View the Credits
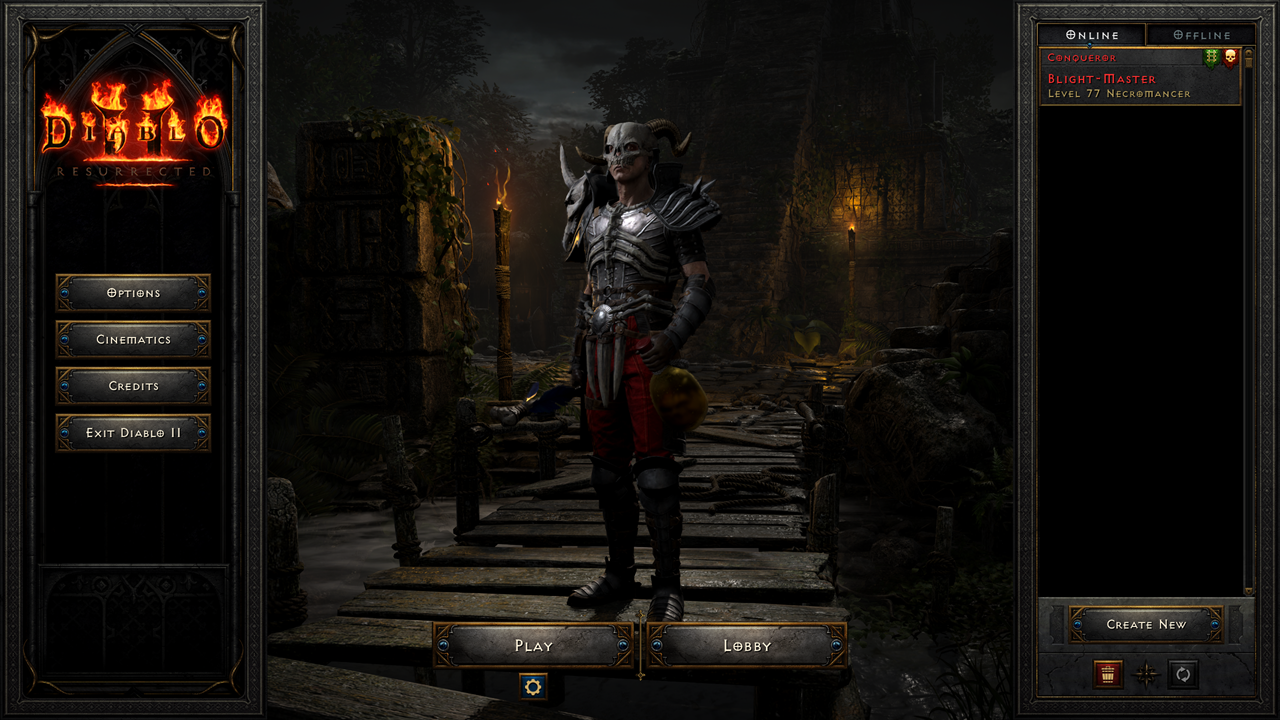The height and width of the screenshot is (720, 1280). [133, 386]
